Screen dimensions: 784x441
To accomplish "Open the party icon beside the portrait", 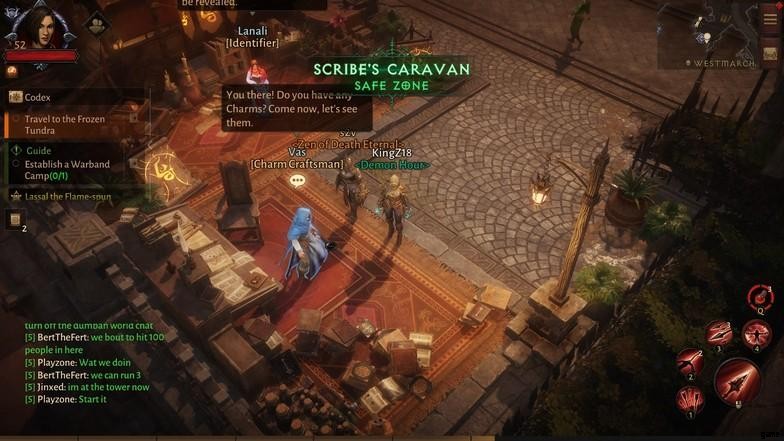I will [x=96, y=24].
